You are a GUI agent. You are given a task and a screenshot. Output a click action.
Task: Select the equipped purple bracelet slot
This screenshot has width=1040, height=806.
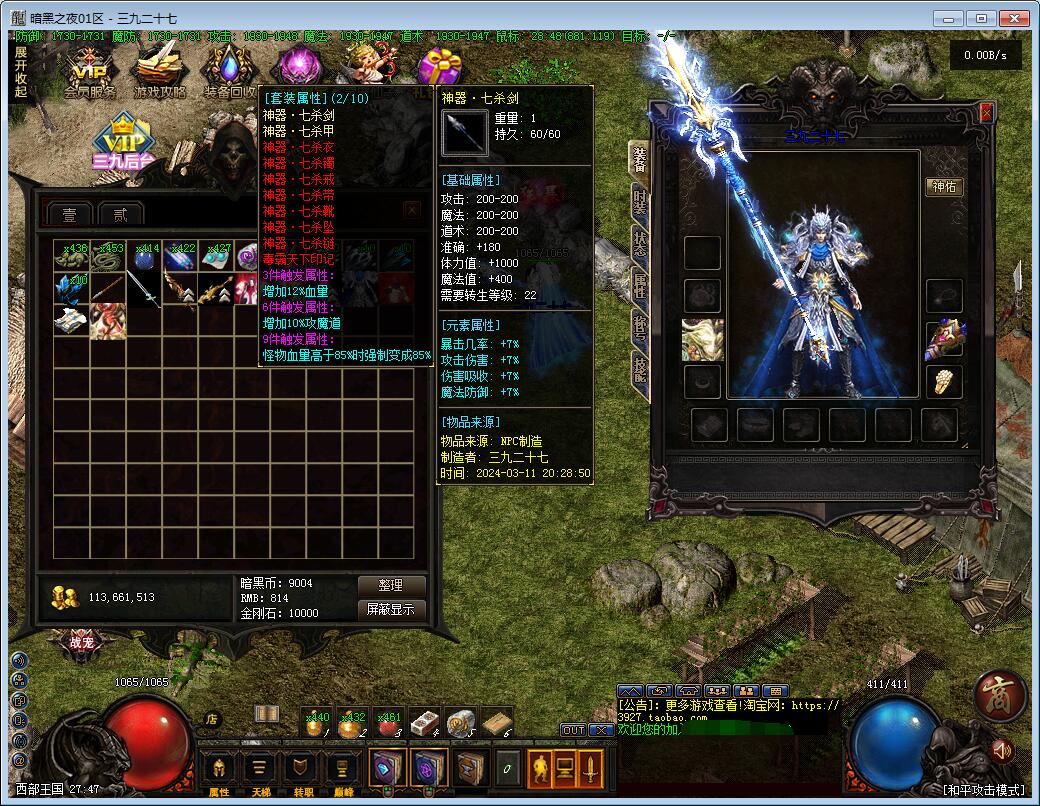coord(944,338)
